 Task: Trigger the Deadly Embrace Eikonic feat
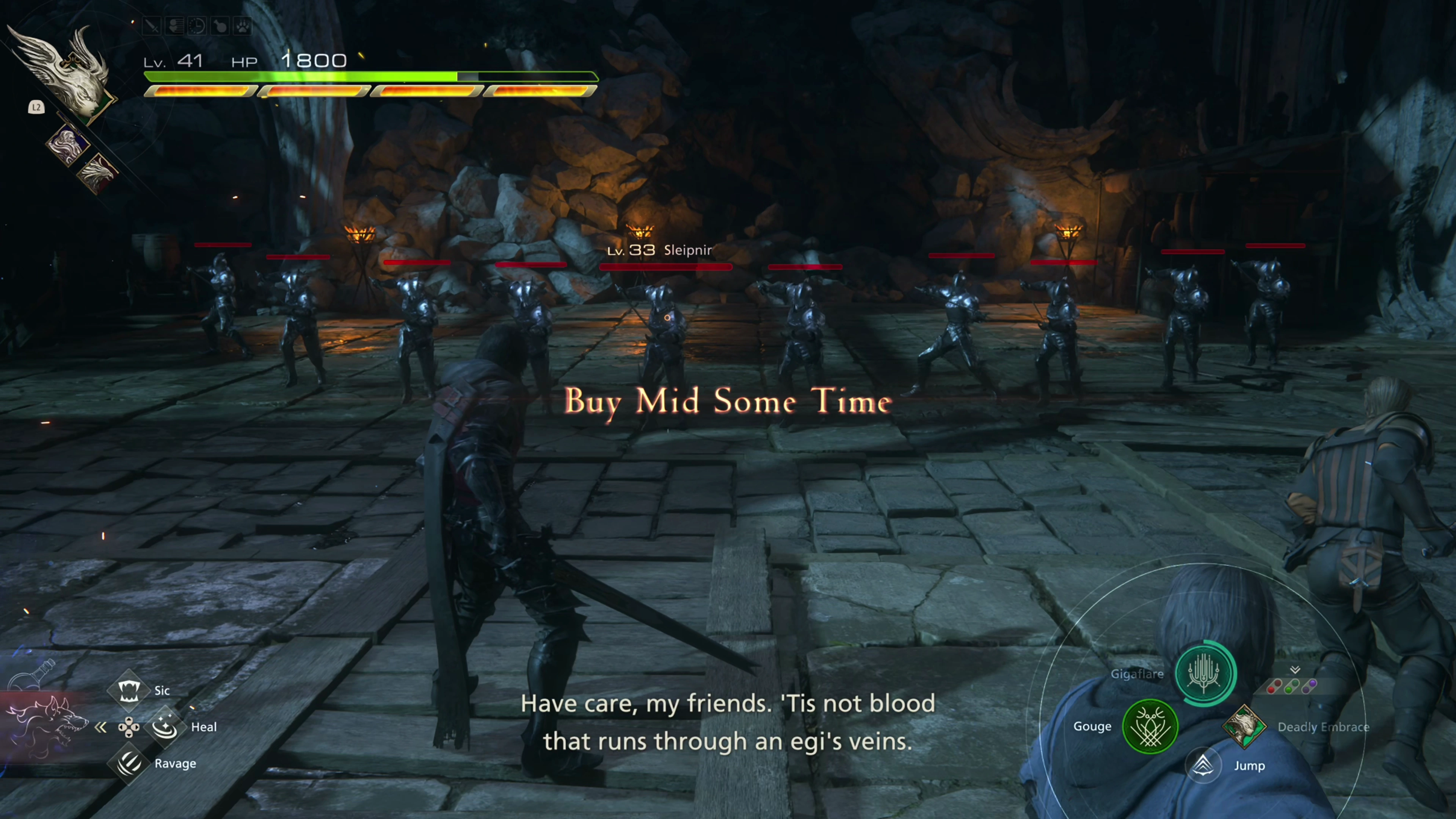tap(1244, 726)
